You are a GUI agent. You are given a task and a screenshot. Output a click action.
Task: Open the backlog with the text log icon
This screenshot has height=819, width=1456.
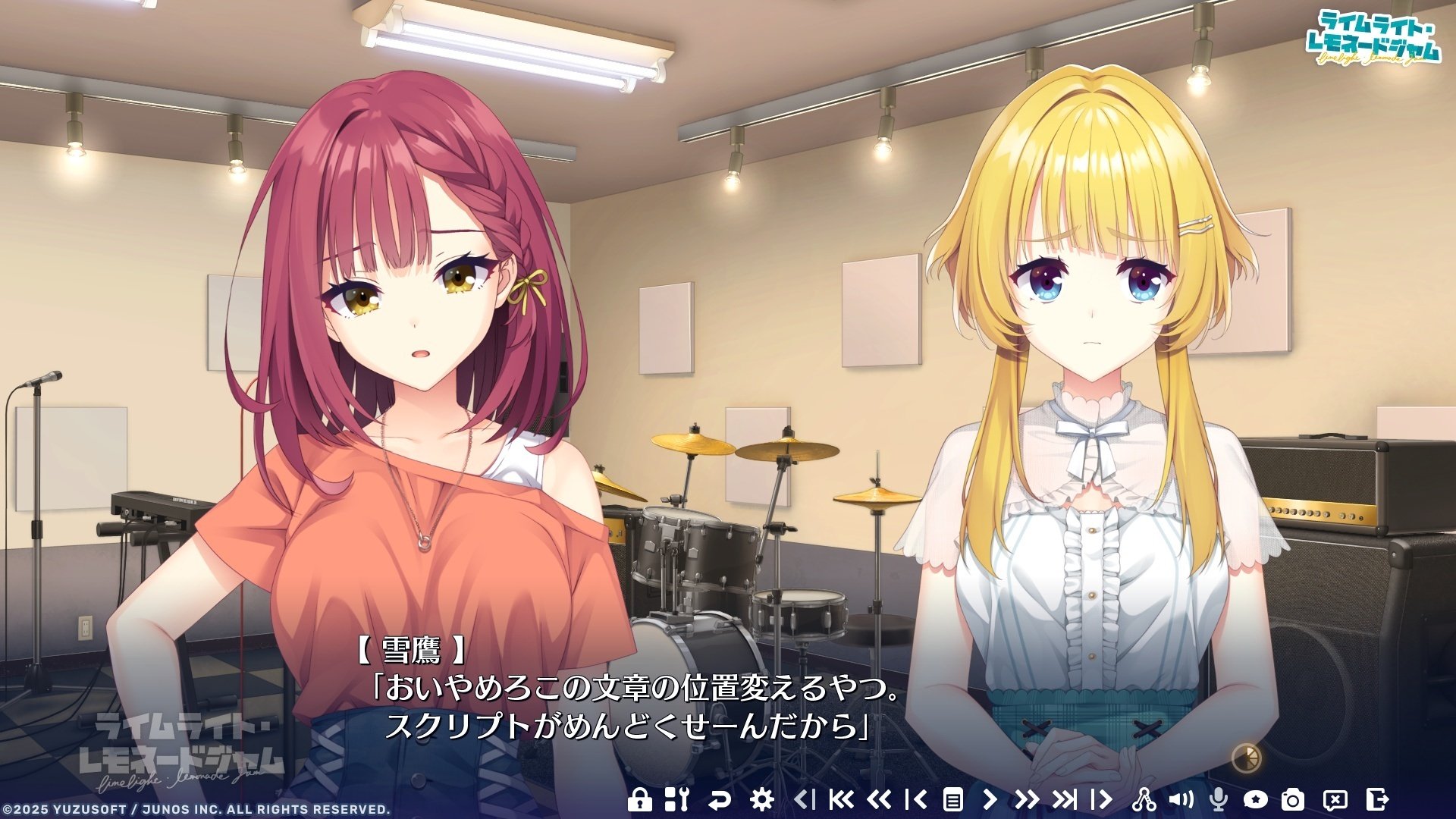953,799
